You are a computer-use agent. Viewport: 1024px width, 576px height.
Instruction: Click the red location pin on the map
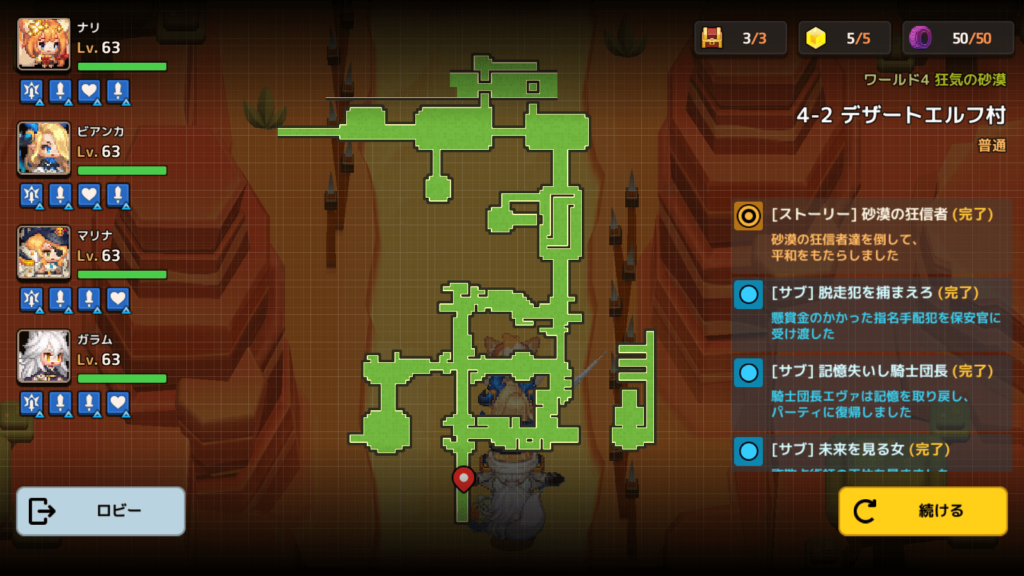click(x=463, y=479)
